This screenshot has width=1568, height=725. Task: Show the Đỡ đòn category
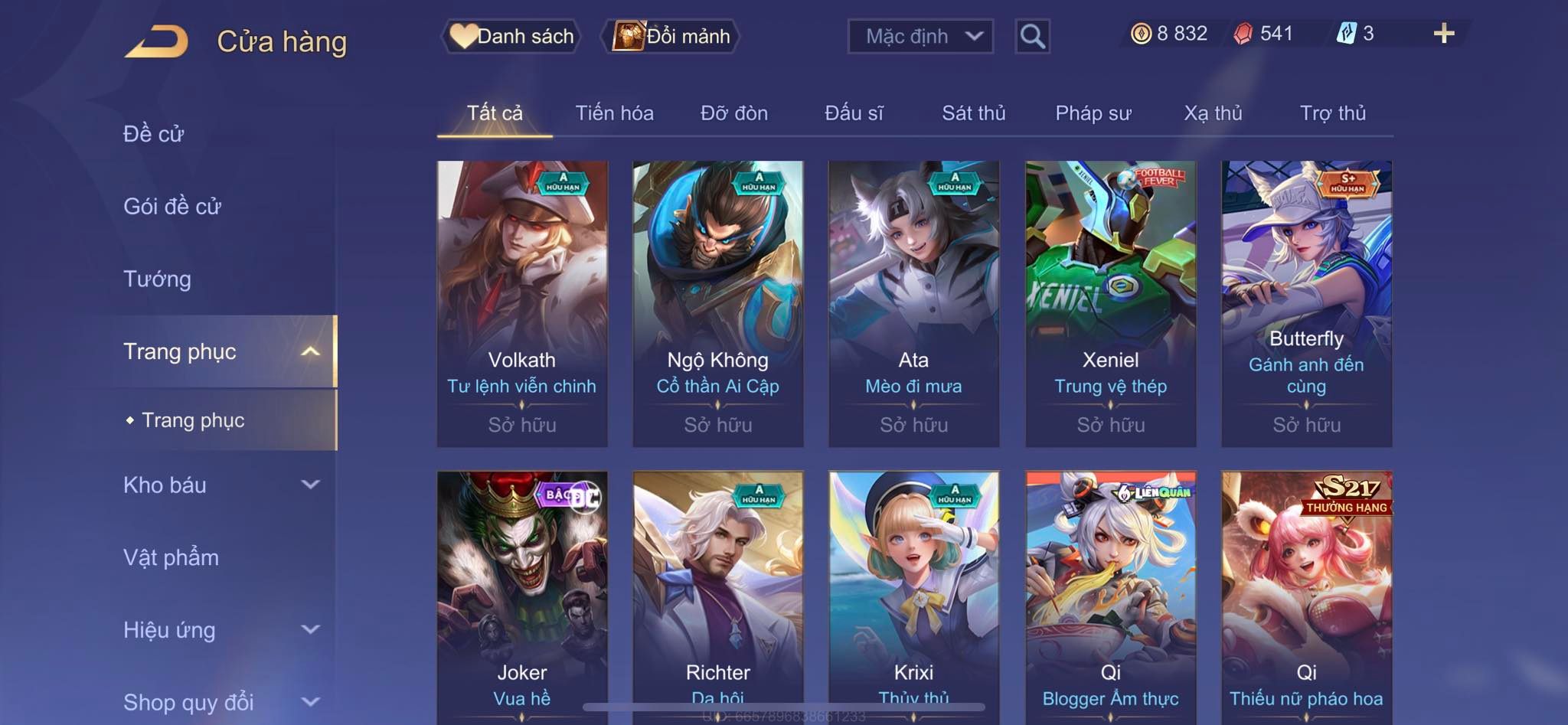733,113
